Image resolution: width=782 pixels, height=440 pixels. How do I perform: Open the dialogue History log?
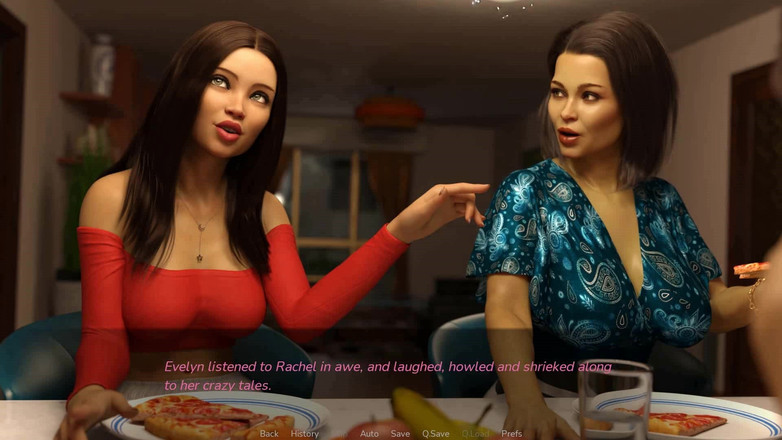click(305, 434)
